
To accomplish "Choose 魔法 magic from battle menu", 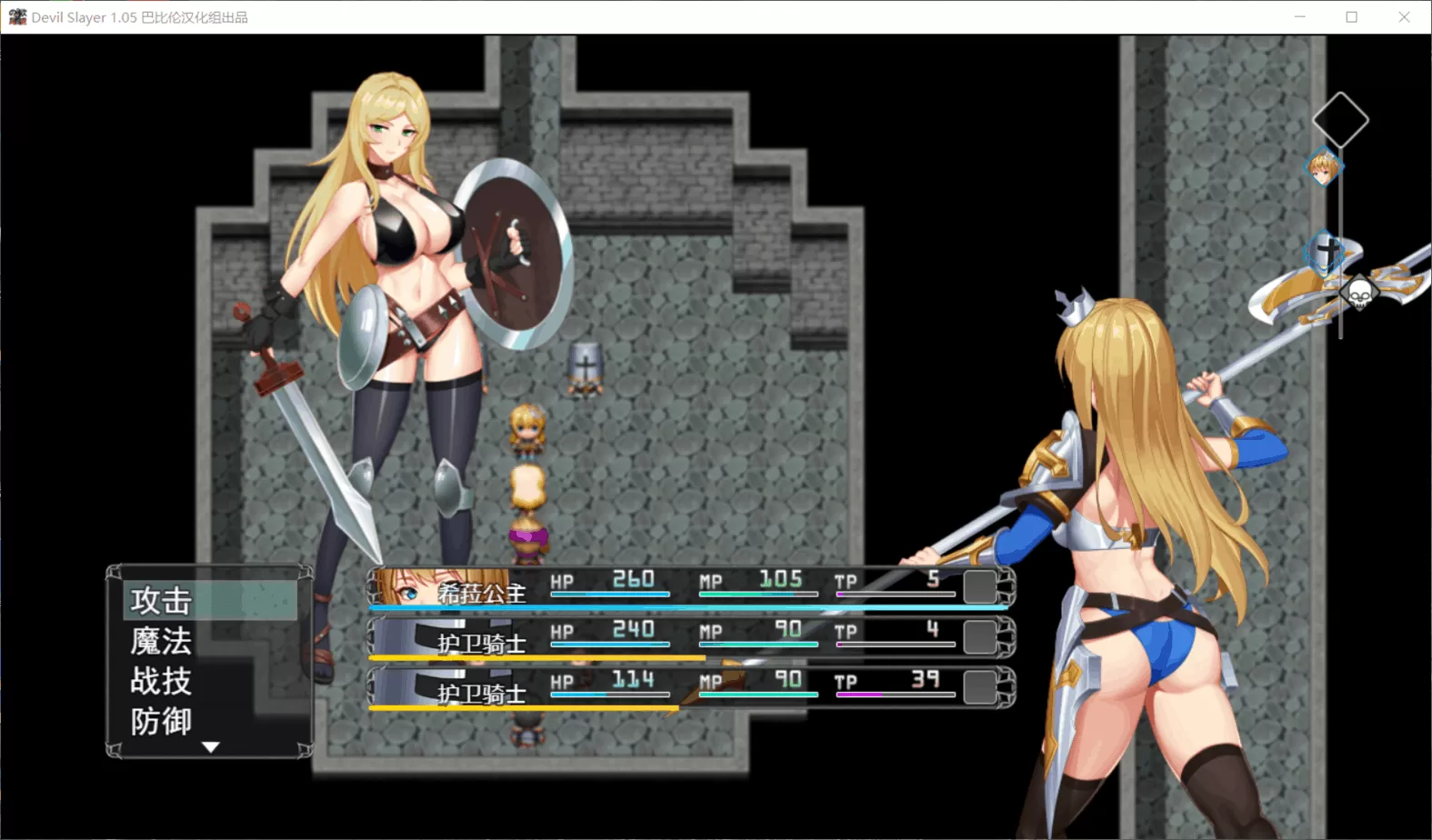I will [162, 642].
